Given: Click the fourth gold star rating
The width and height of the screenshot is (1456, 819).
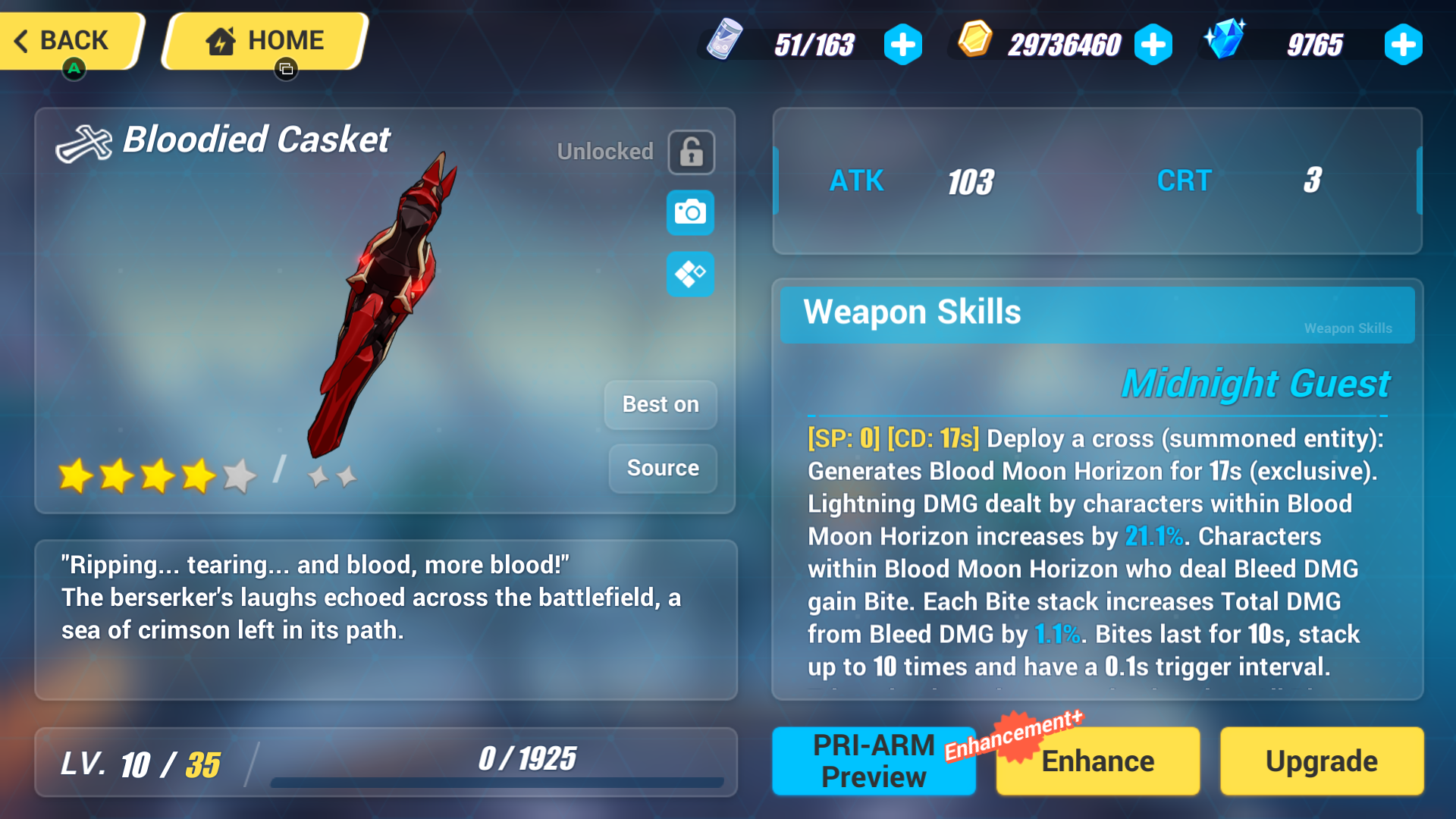Looking at the screenshot, I should coord(199,476).
